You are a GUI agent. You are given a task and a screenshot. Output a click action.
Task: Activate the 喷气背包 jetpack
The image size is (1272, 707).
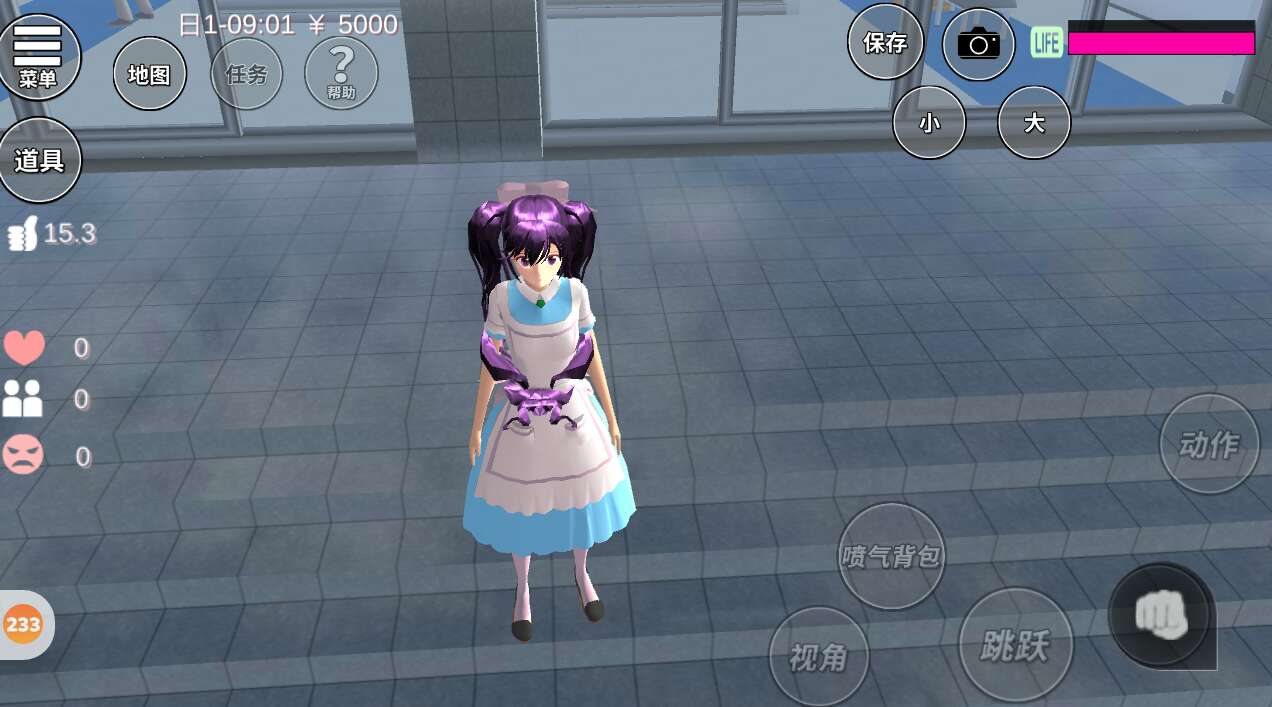[891, 556]
